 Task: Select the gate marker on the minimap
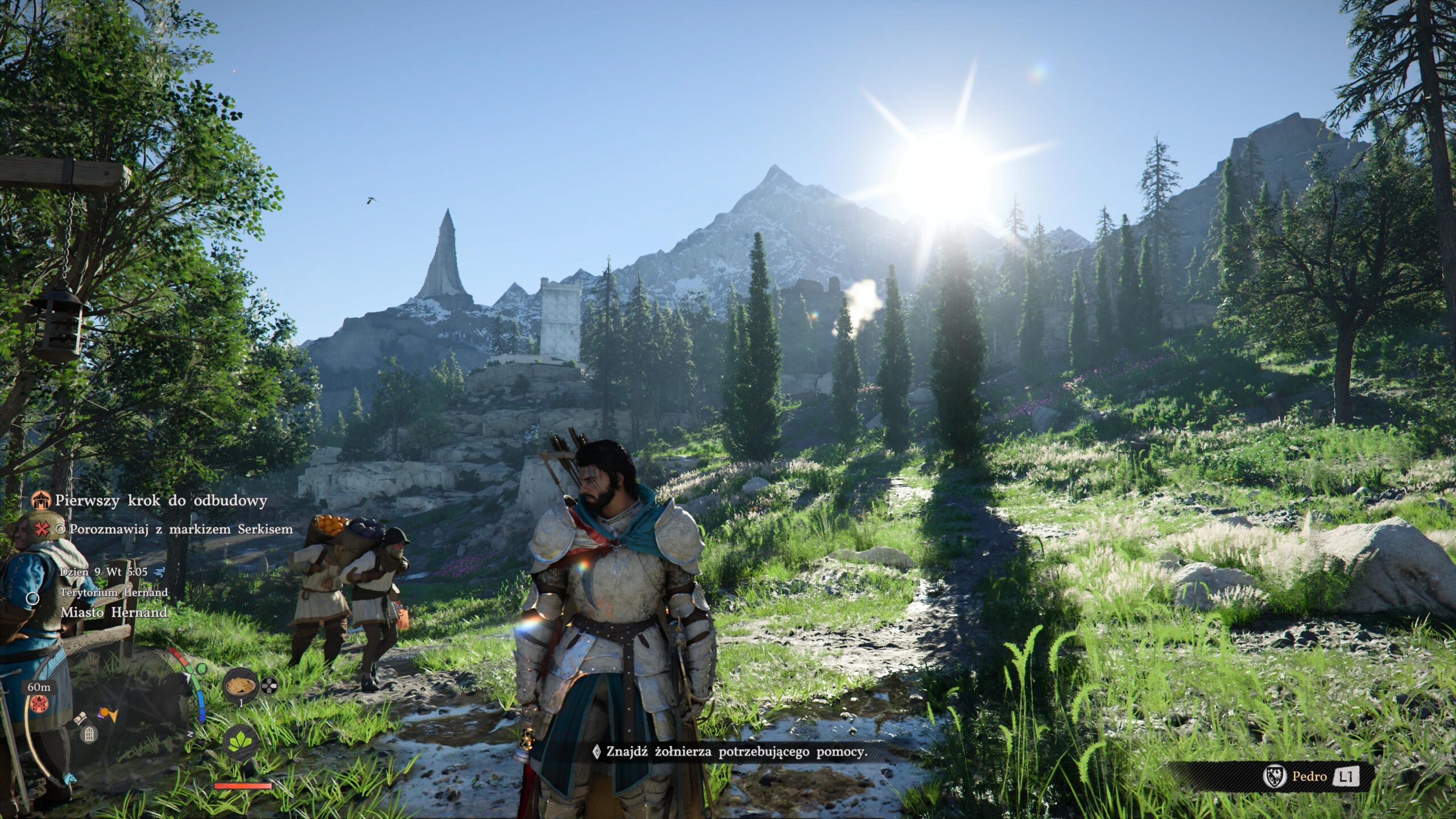tap(89, 735)
